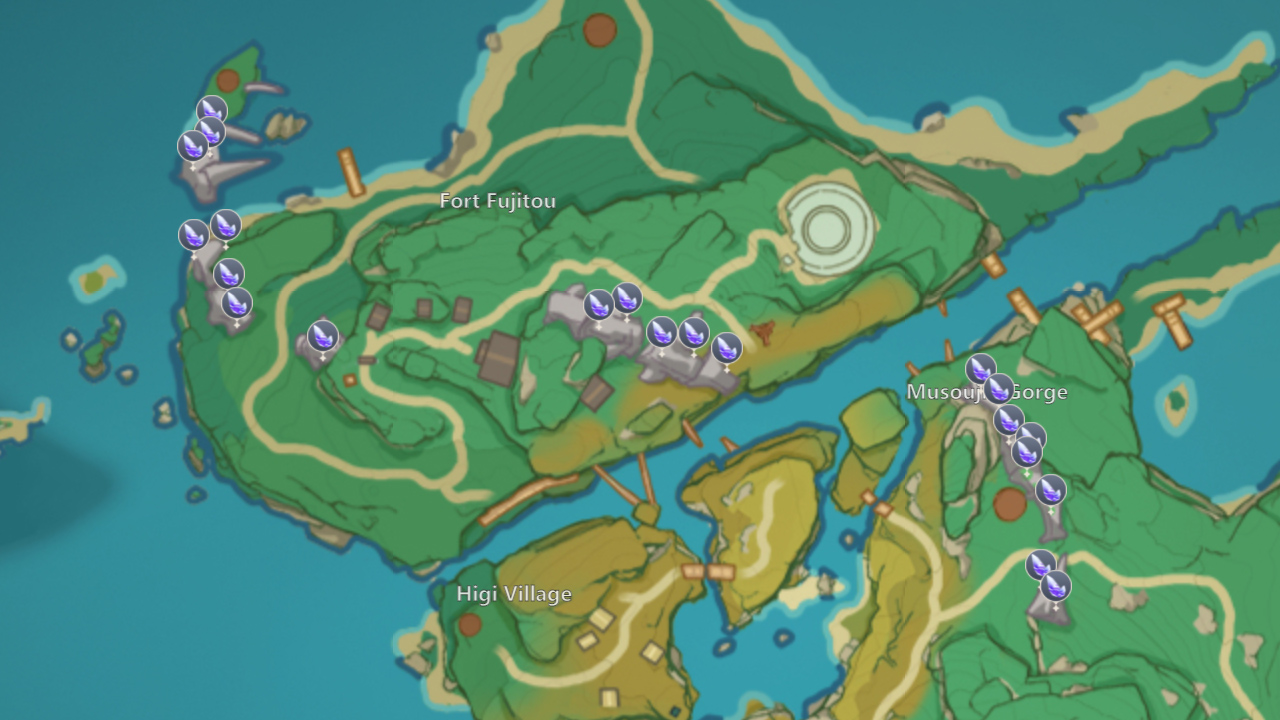Screen dimensions: 1280x720
Task: Select the Amethyst Lump marker touching Musoujin Gorge label
Action: [x=1001, y=391]
